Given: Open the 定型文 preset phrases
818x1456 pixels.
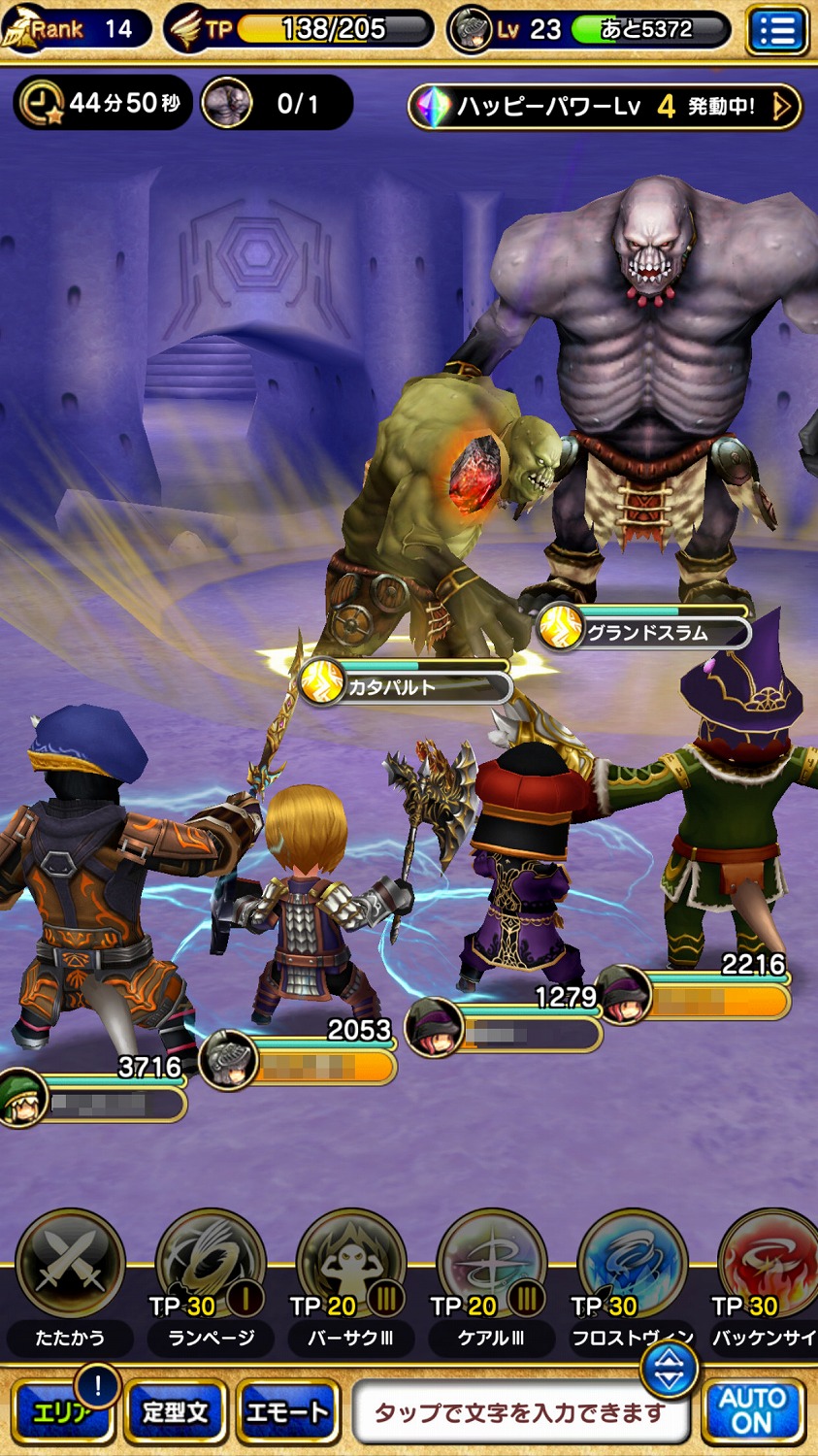Looking at the screenshot, I should click(x=176, y=1412).
